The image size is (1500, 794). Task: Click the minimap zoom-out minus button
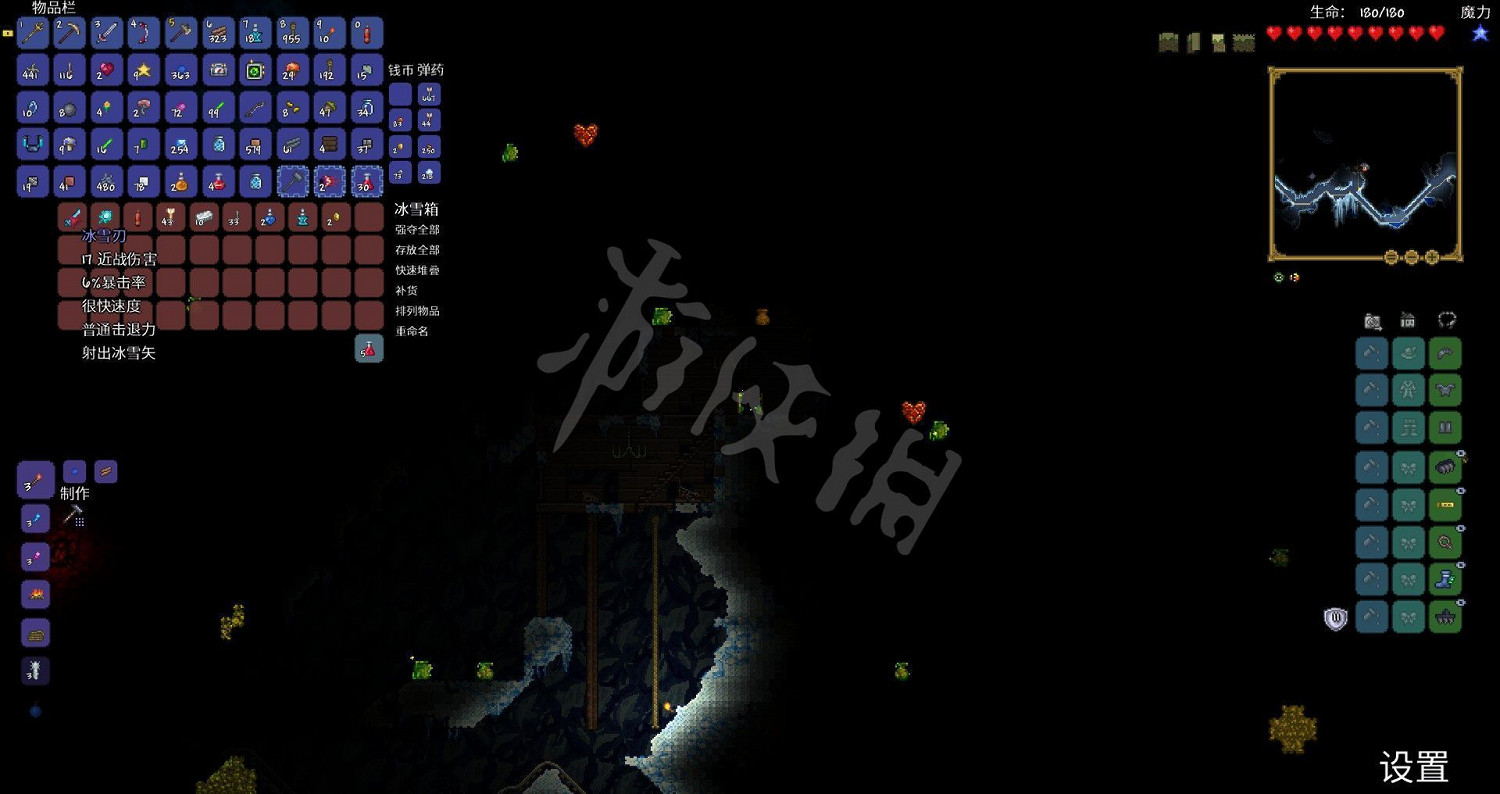coord(1391,257)
